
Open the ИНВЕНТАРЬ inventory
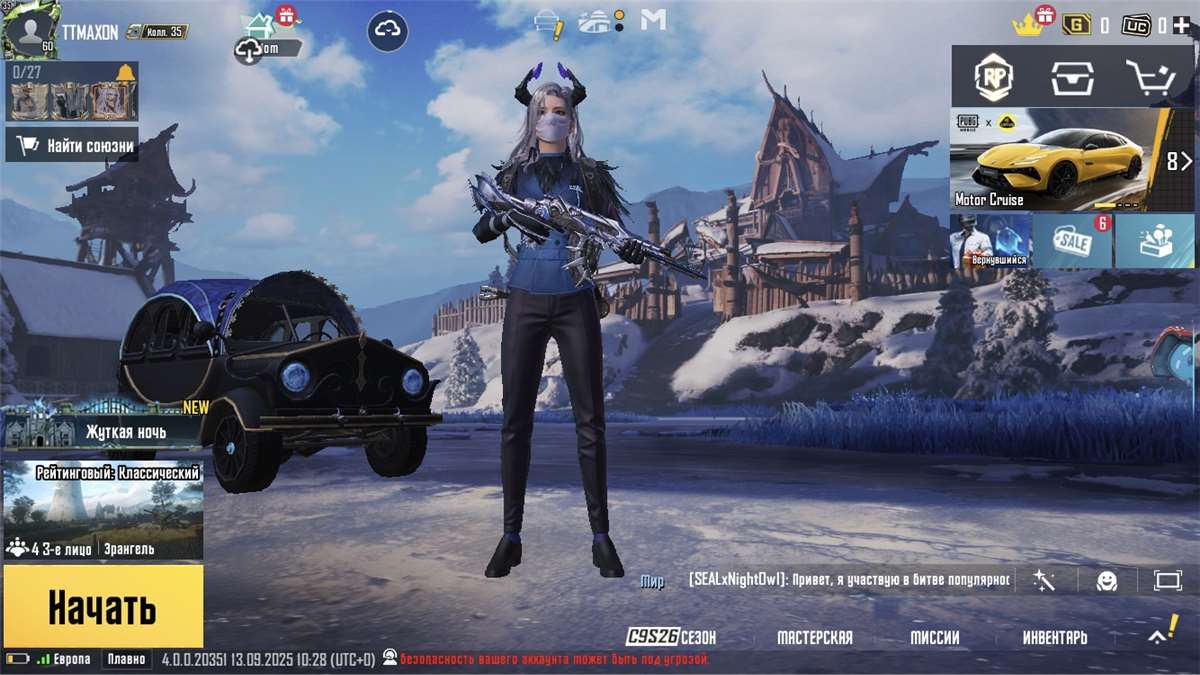(1054, 637)
